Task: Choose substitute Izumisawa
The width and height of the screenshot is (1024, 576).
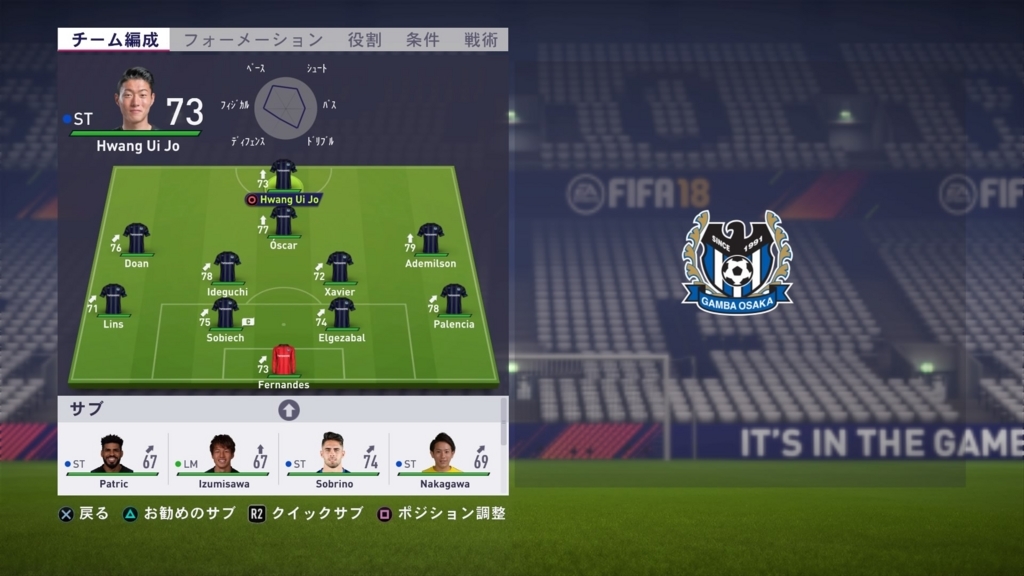Action: pos(222,455)
